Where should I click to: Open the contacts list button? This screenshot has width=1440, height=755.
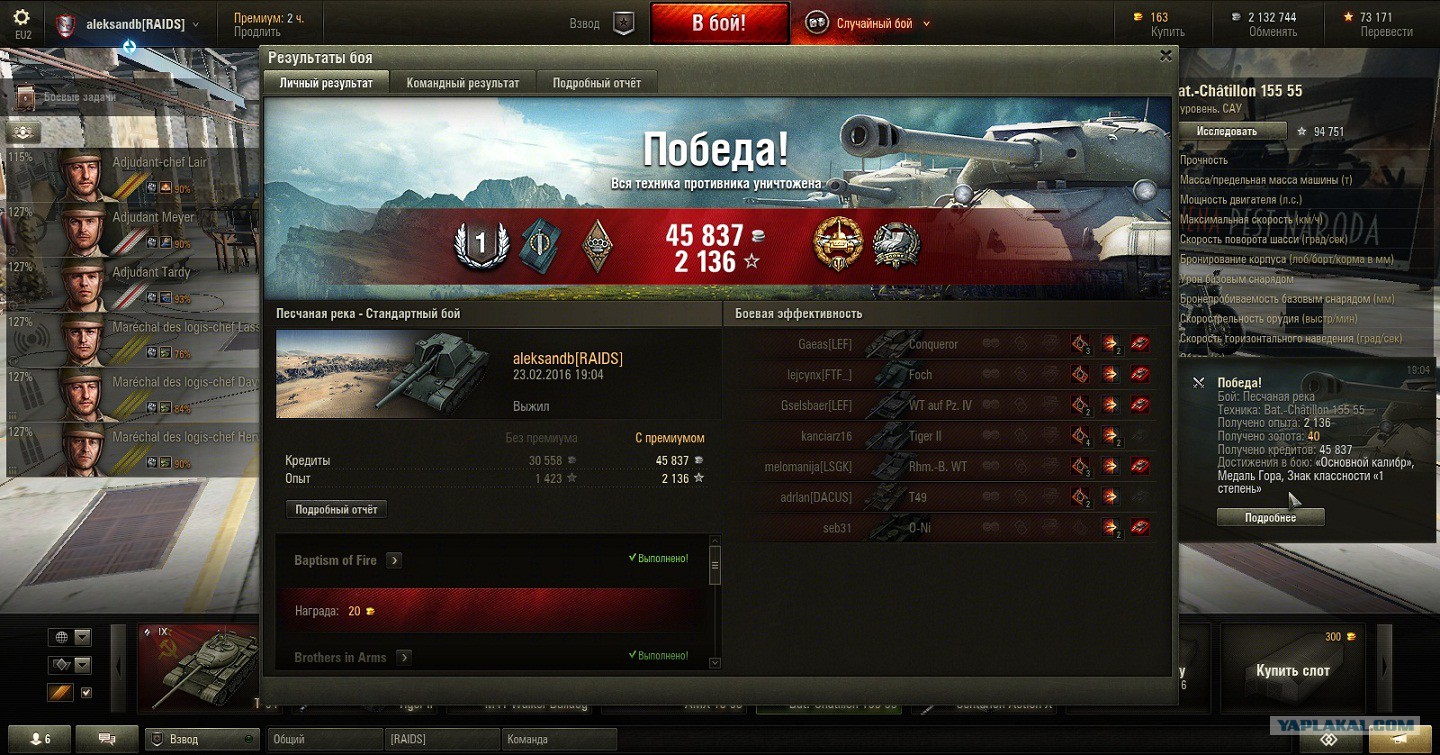(40, 739)
